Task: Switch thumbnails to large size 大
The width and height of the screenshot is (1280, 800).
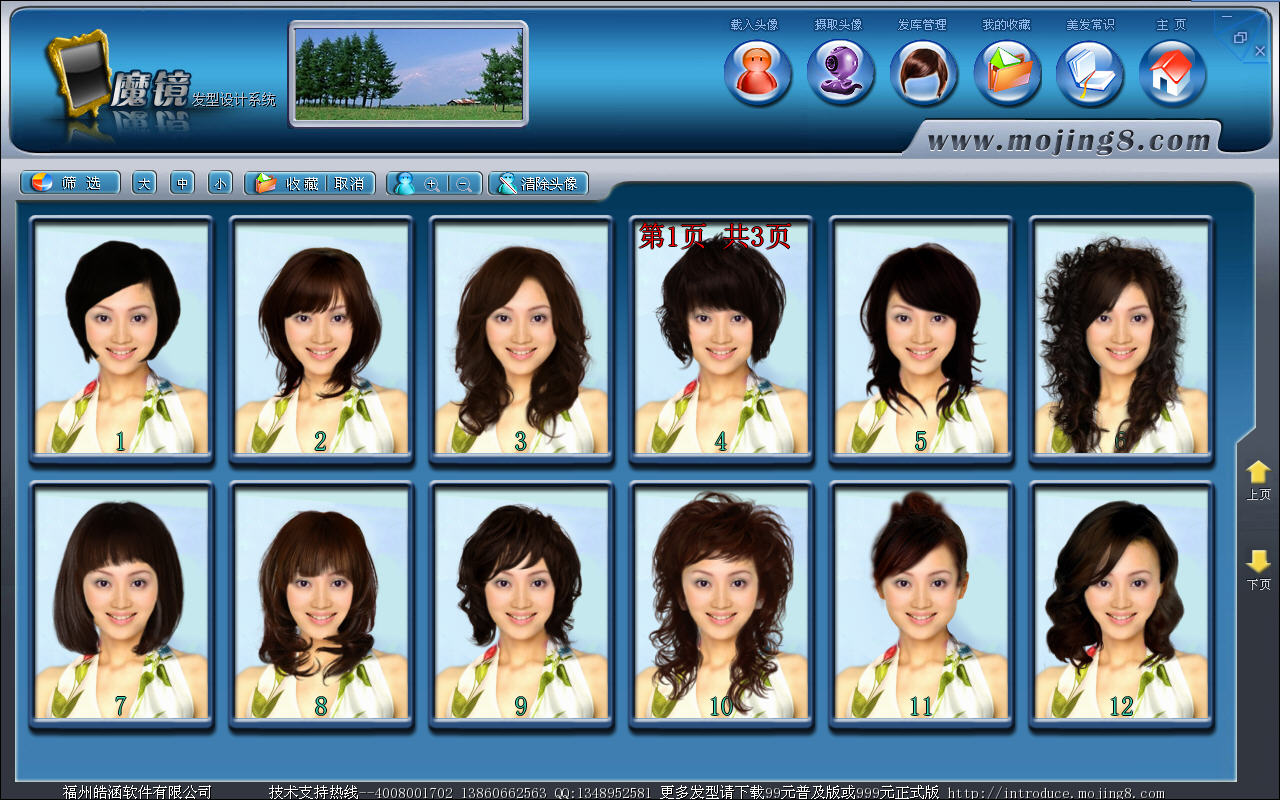Action: point(144,183)
